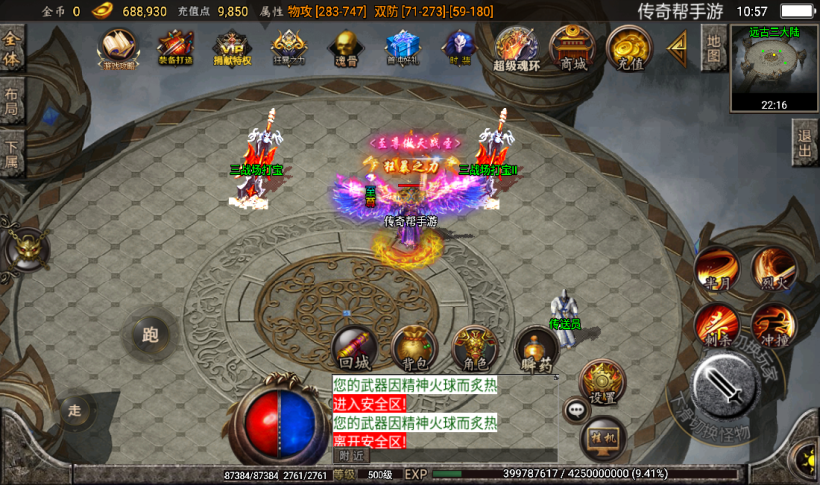Select the 布局 side tab
The image size is (820, 485).
click(x=12, y=102)
